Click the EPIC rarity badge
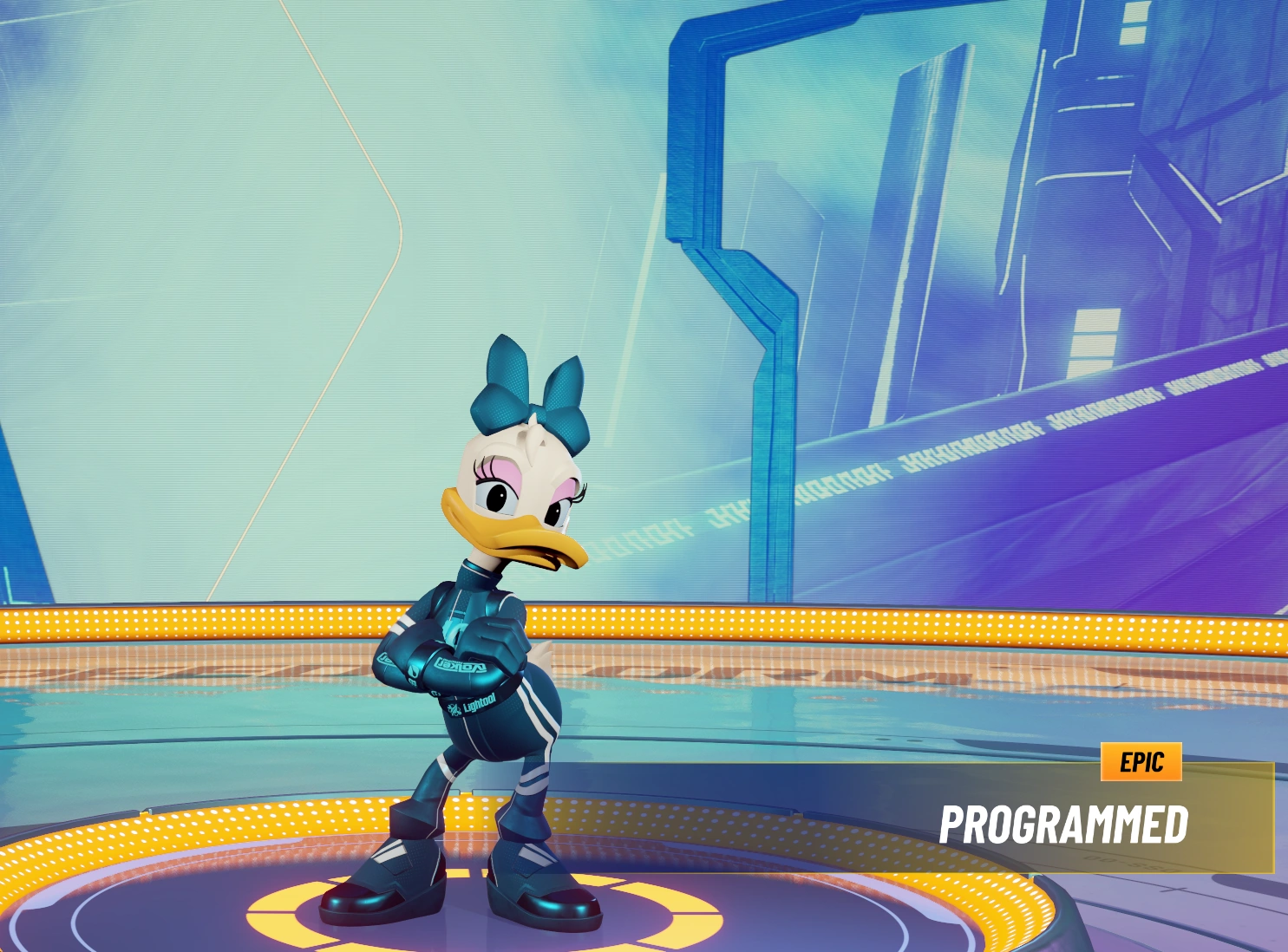The height and width of the screenshot is (952, 1288). 1143,763
